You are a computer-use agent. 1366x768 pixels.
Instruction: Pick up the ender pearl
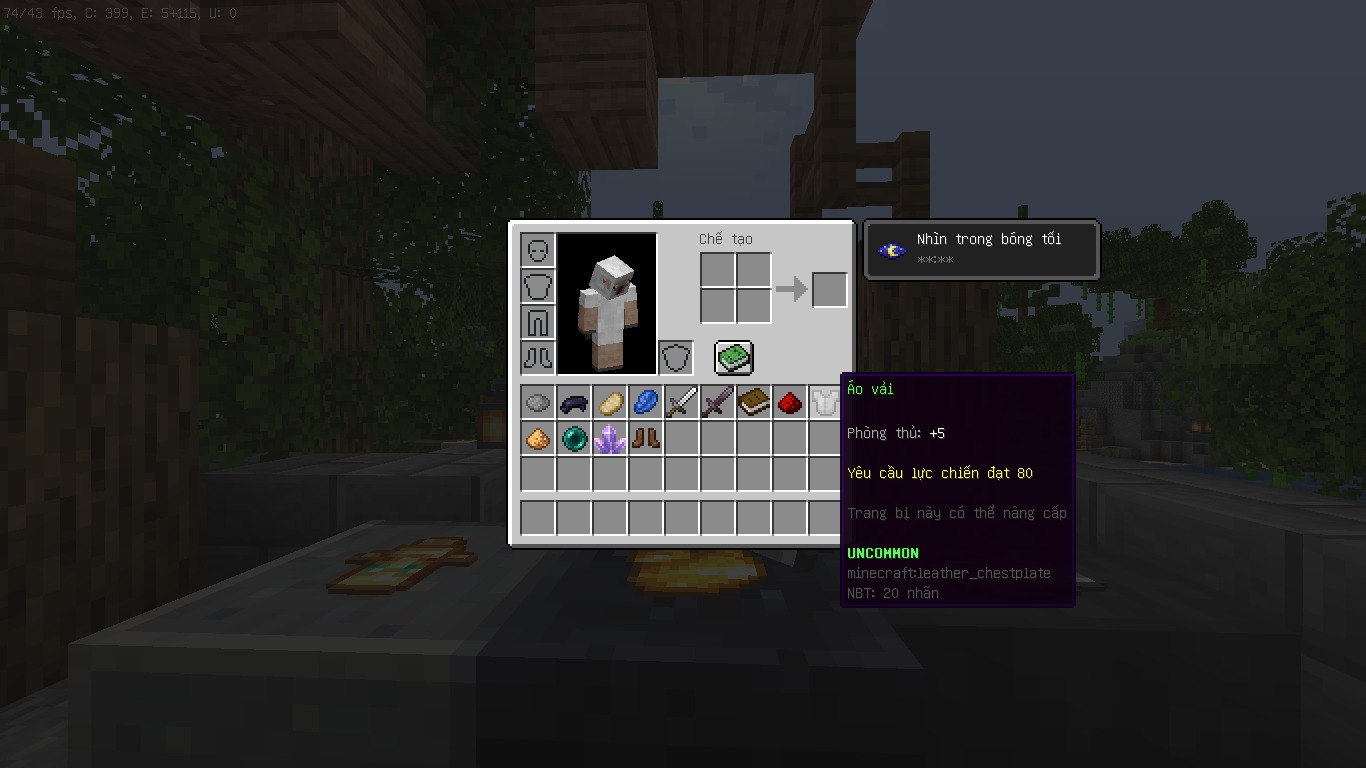coord(573,439)
